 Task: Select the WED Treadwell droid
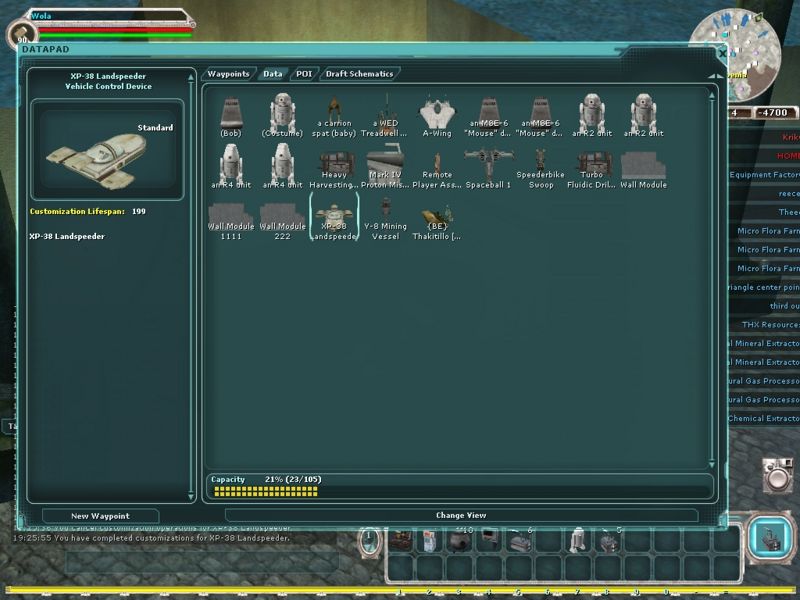[386, 116]
